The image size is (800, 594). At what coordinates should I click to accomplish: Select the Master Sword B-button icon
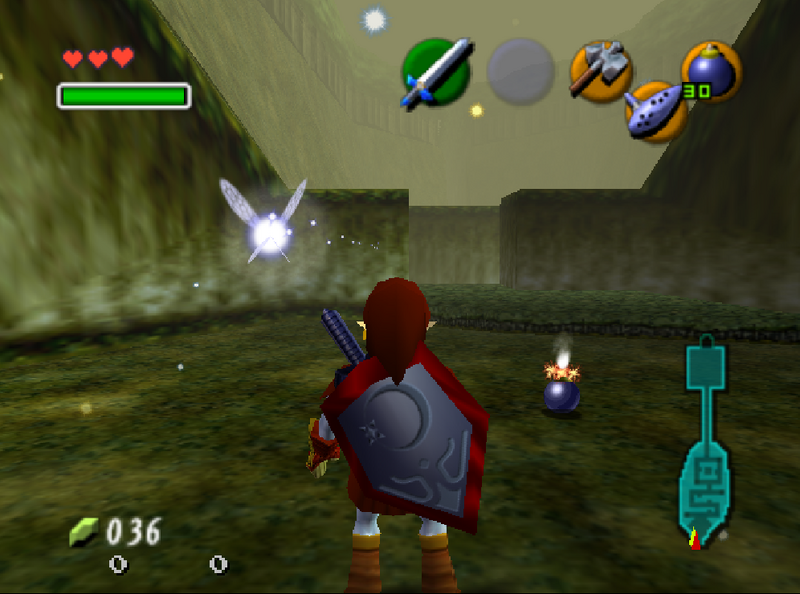tap(436, 72)
